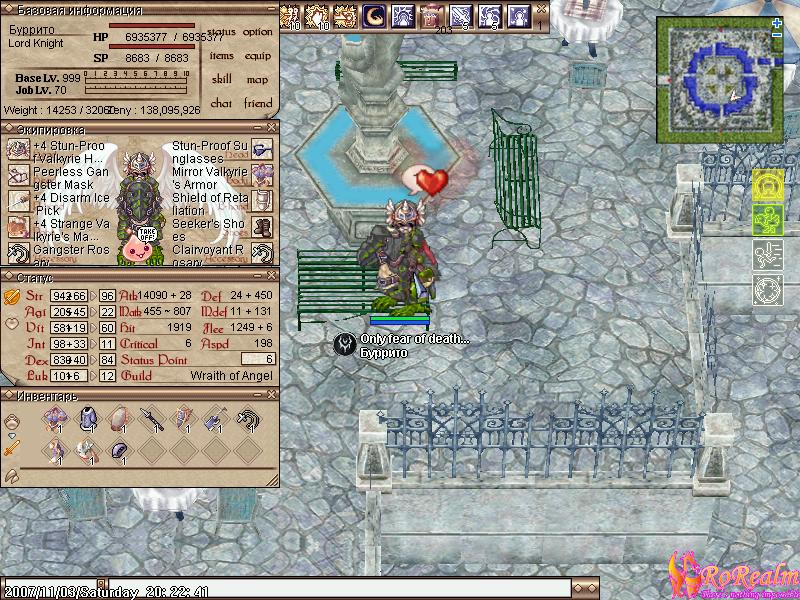This screenshot has width=800, height=600.
Task: Select the armor item in inventory
Action: 88,420
